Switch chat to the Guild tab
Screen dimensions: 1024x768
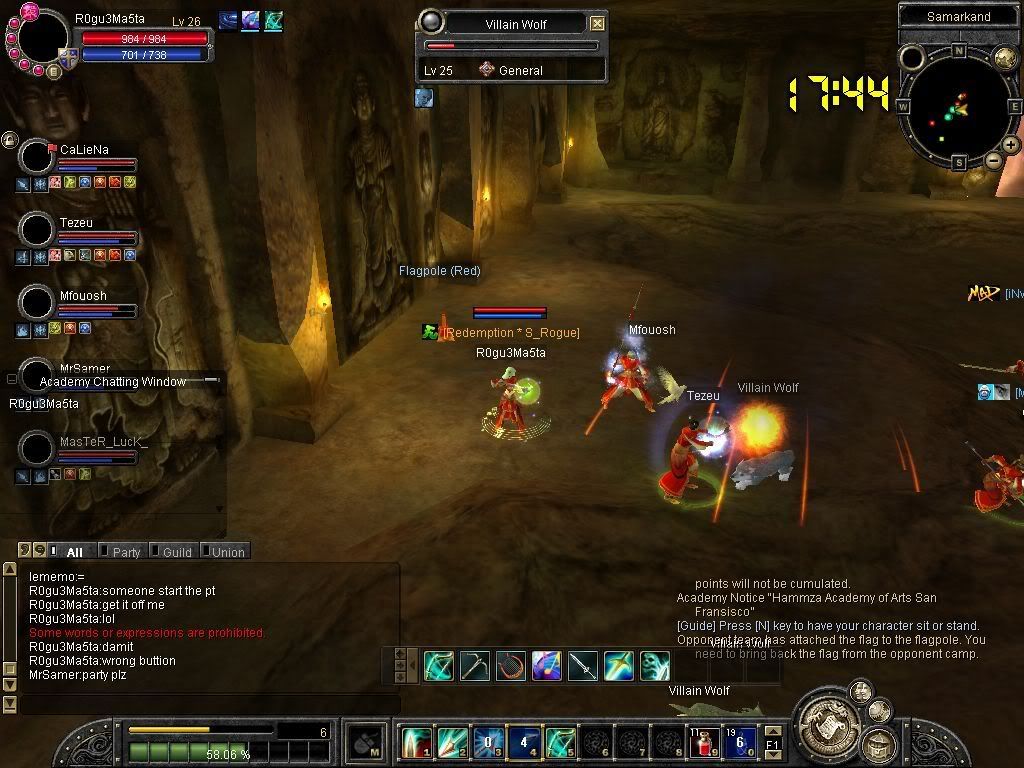(x=172, y=551)
